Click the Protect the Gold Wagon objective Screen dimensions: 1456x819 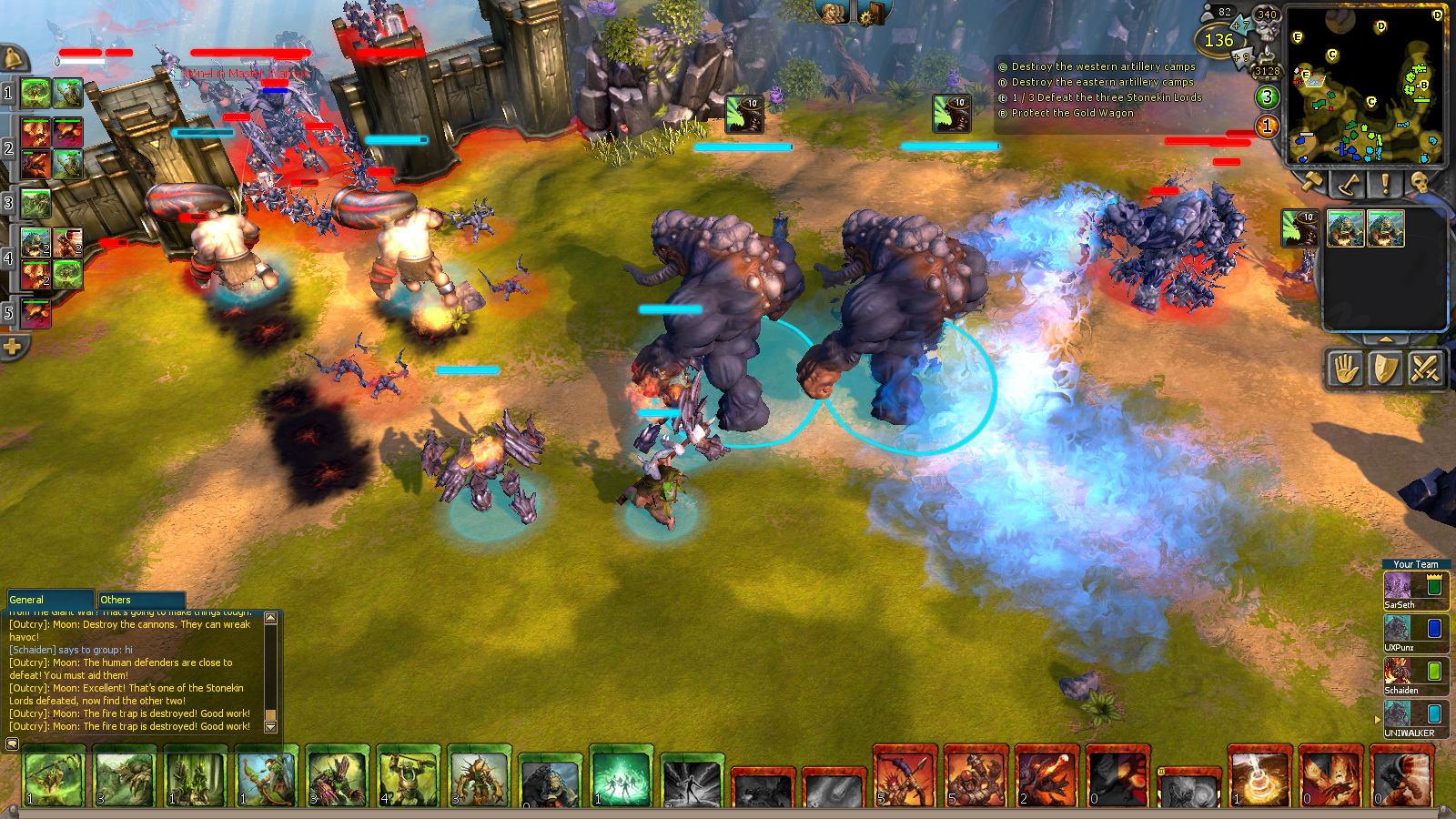1072,113
